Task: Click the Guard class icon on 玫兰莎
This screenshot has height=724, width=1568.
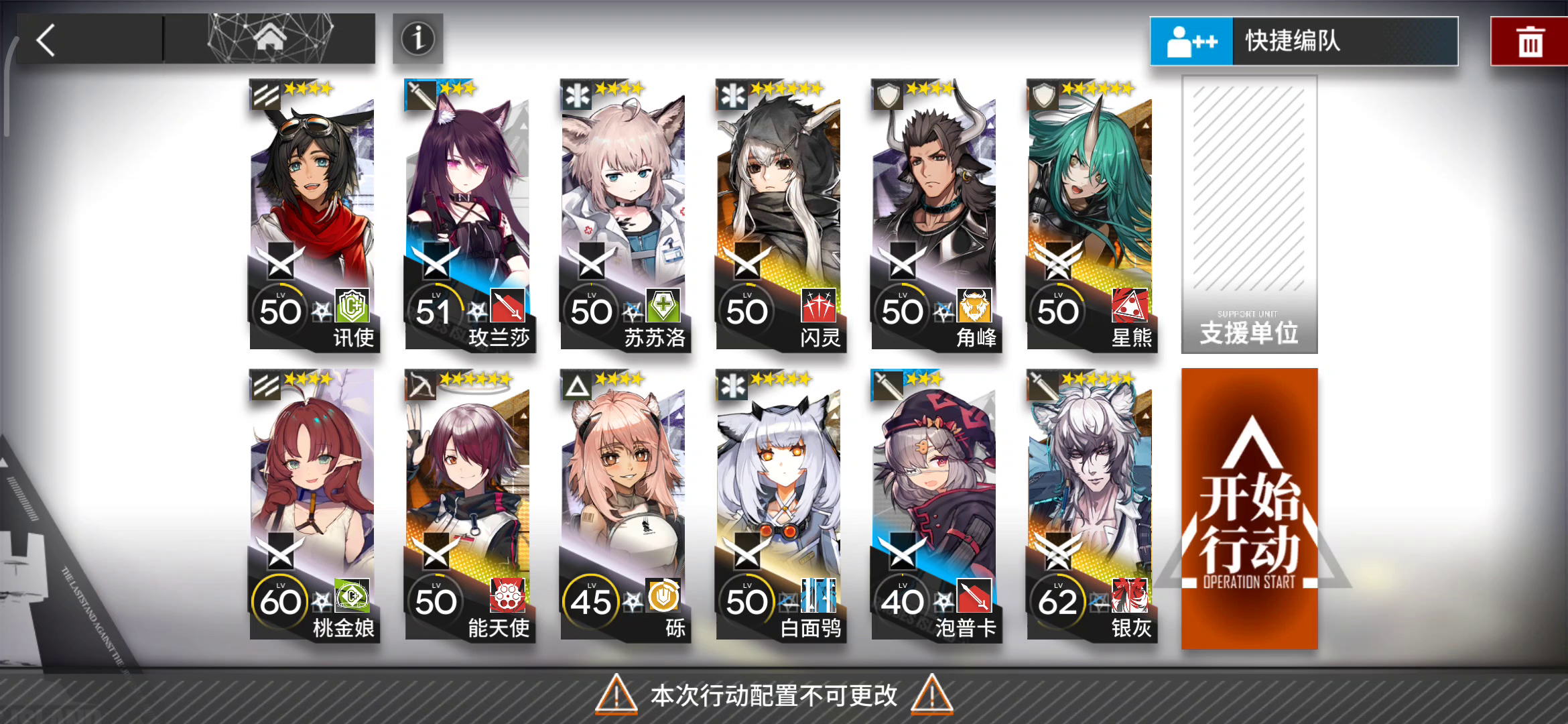Action: click(x=421, y=96)
